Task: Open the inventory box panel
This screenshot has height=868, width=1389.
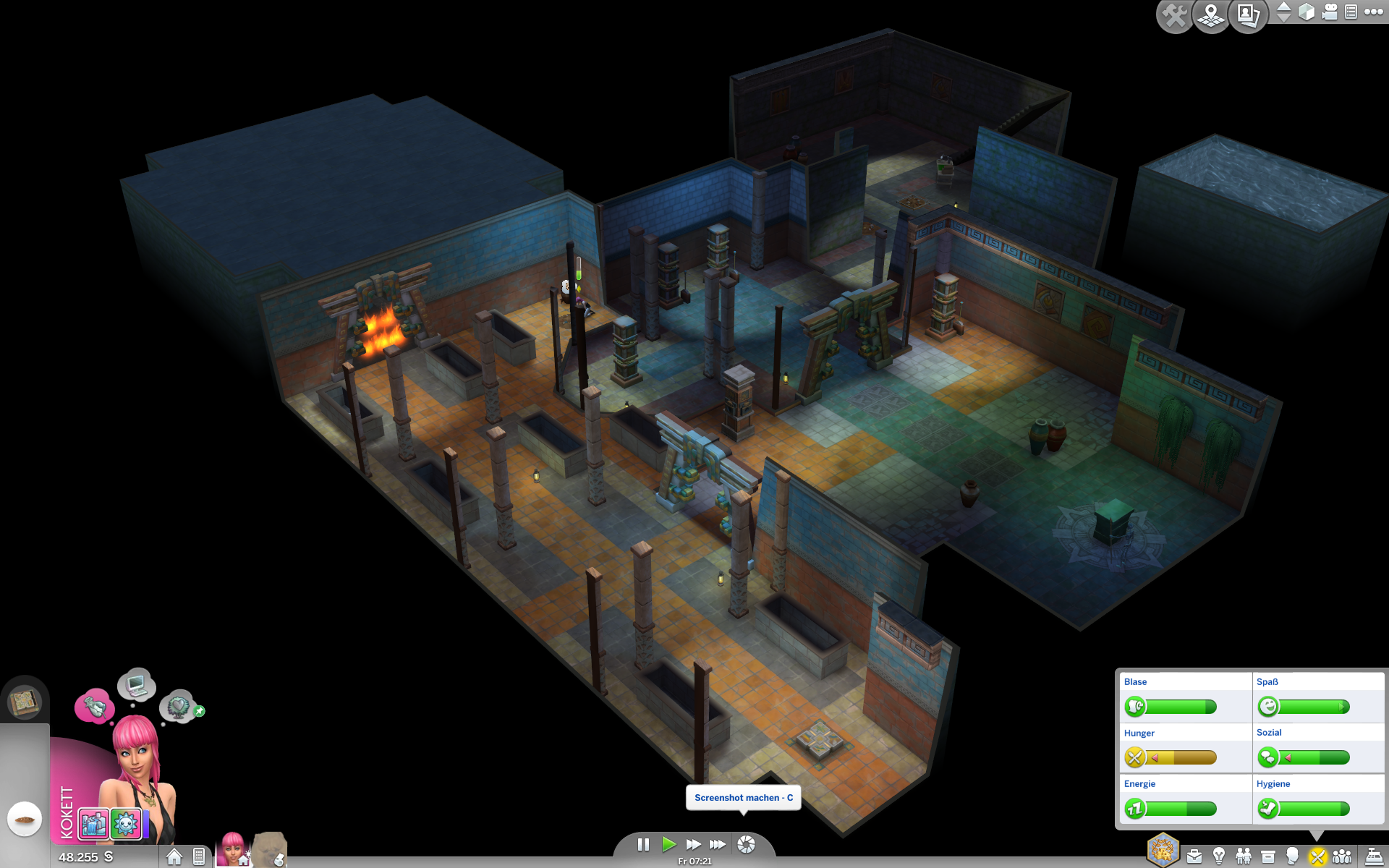Action: pos(1267,857)
